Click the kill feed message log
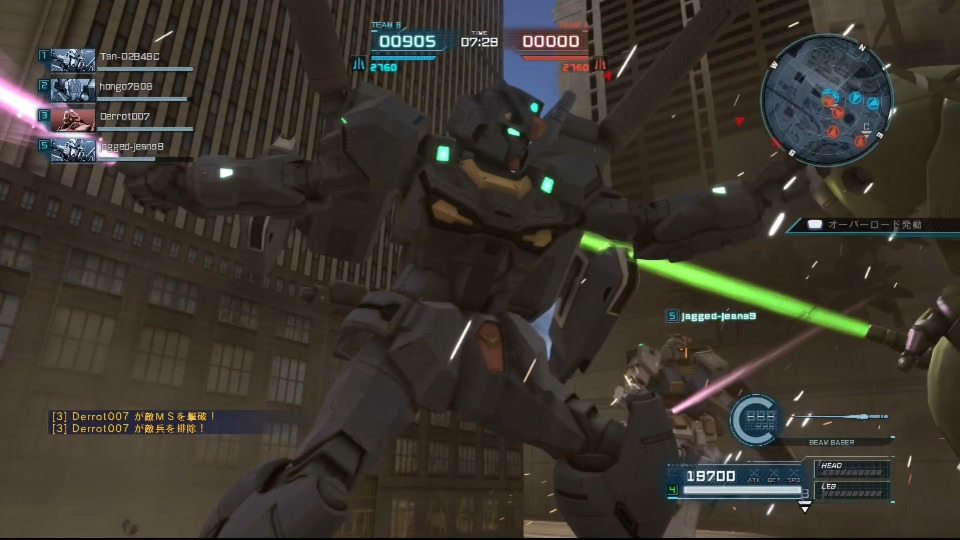Viewport: 960px width, 540px height. click(x=130, y=422)
